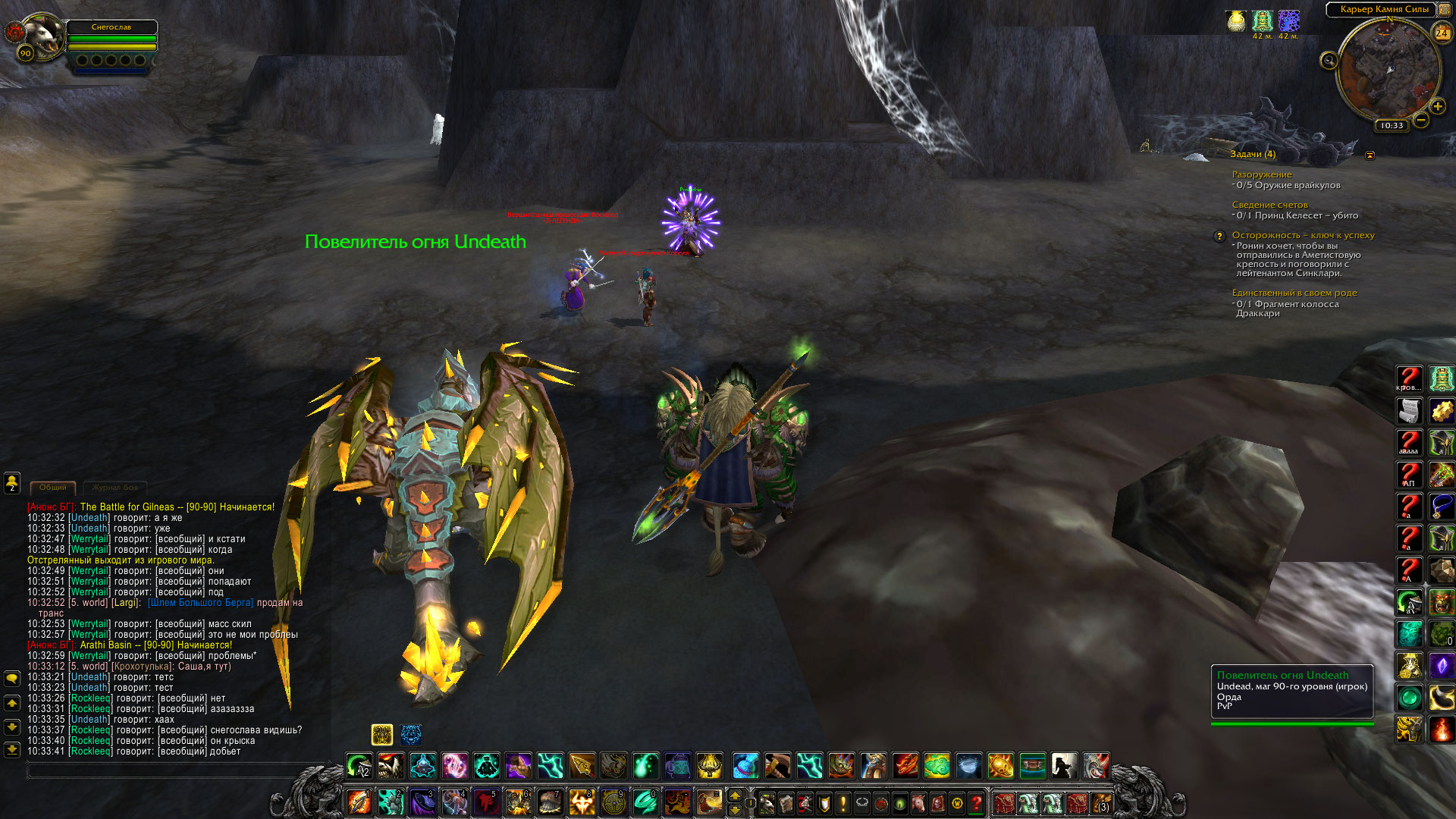Click the yellow pot buff icon
This screenshot has height=819, width=1456.
click(1236, 21)
